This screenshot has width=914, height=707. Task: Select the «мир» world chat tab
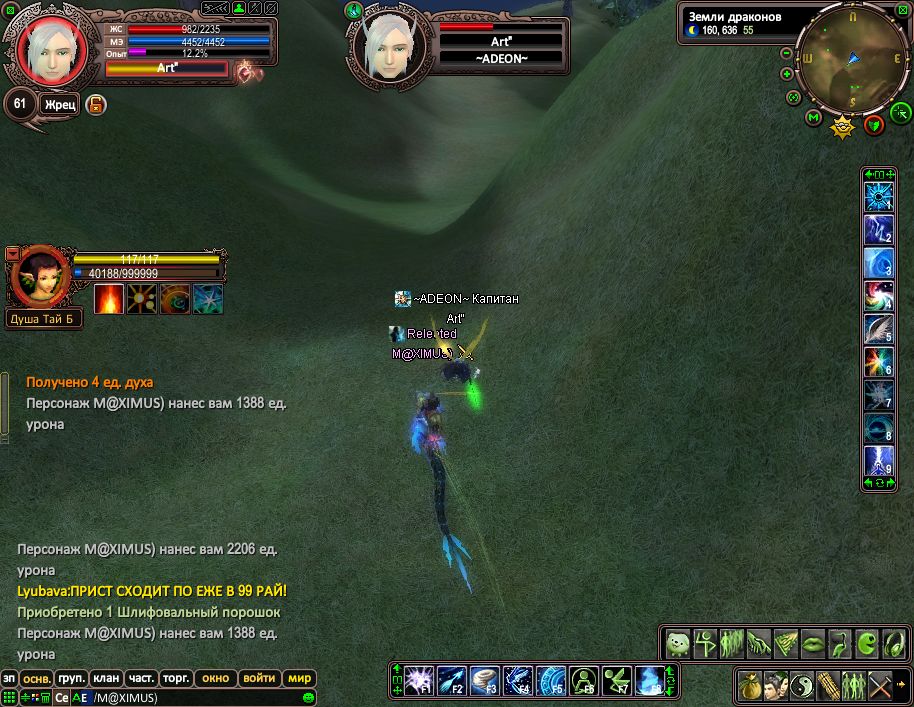[300, 677]
